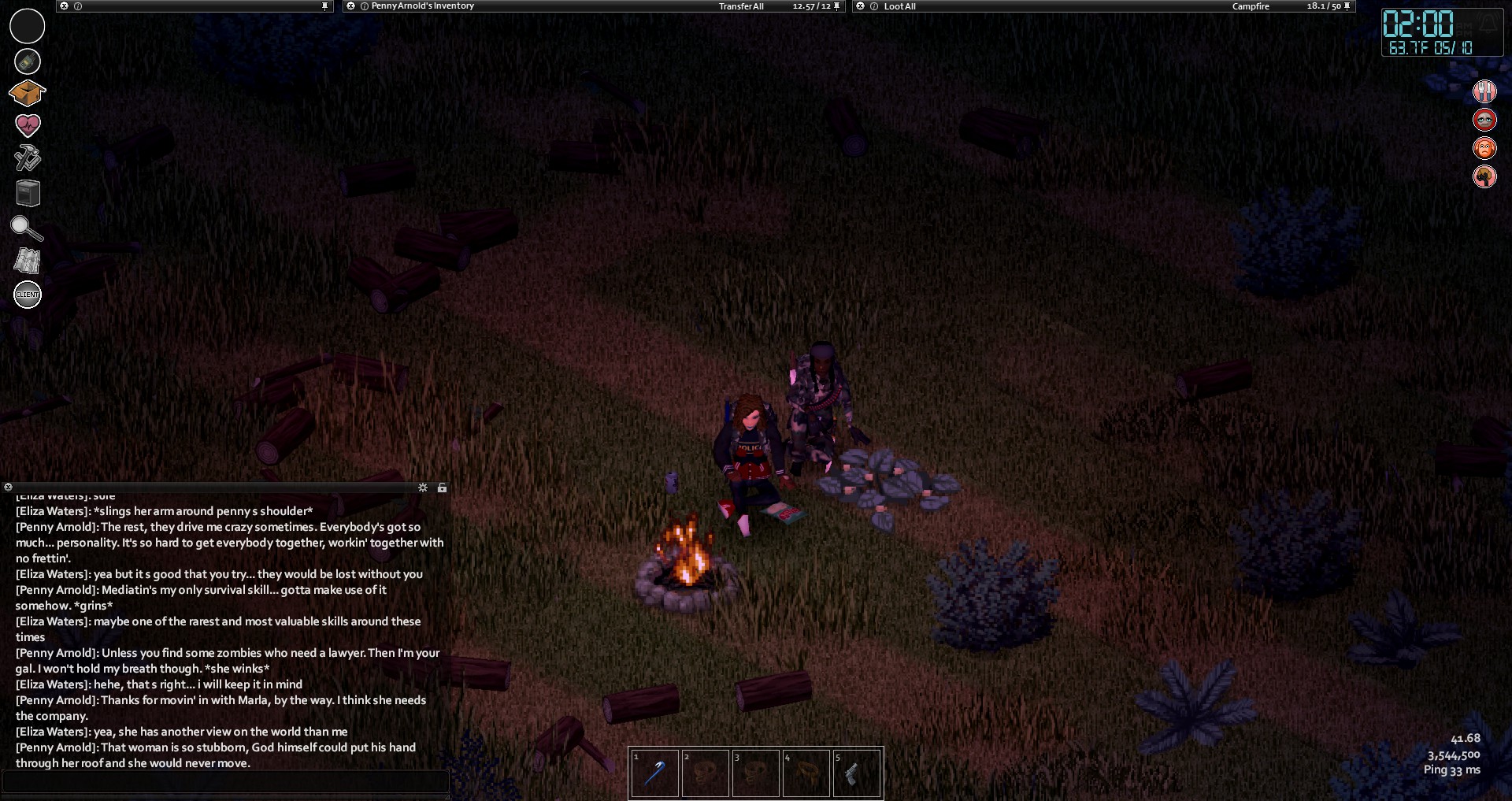Image resolution: width=1512 pixels, height=801 pixels.
Task: Open the health heart panel
Action: pyautogui.click(x=27, y=125)
